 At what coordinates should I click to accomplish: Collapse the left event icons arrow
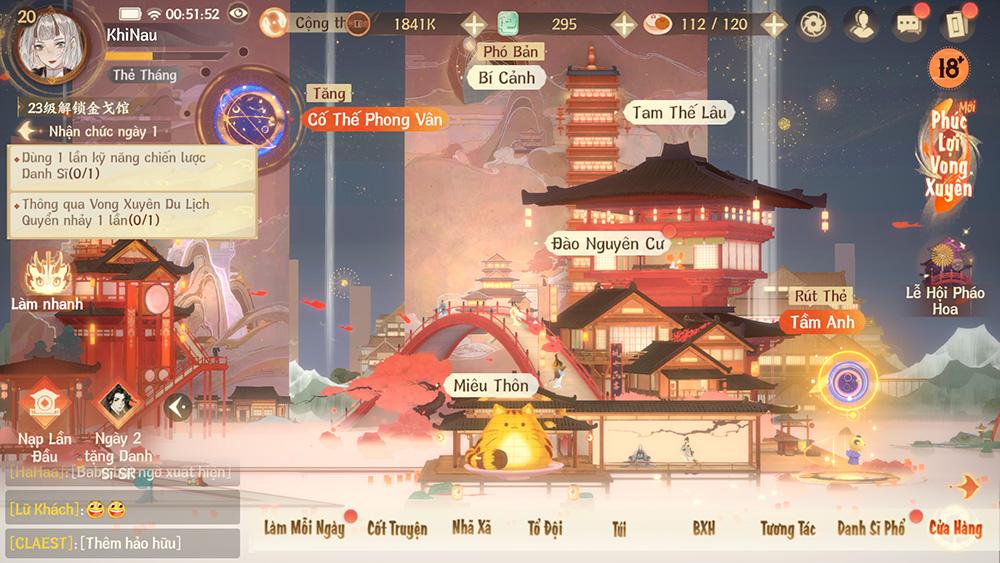(178, 406)
